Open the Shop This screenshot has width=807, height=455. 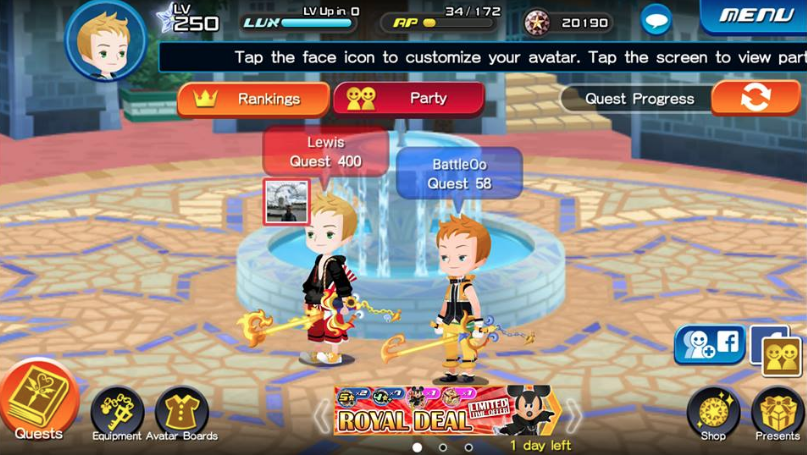click(713, 411)
